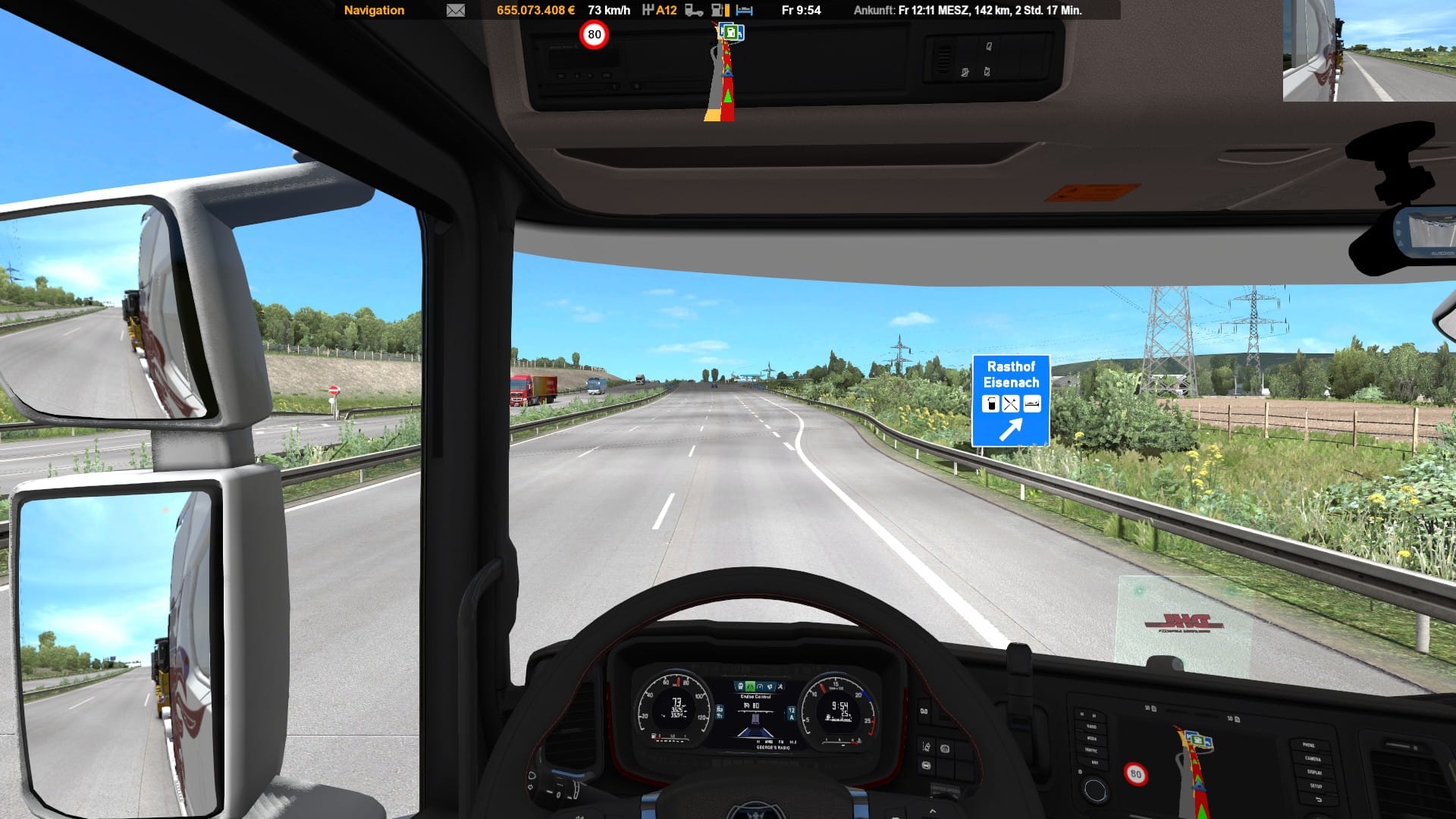Open the Navigation route advisor panel
Screen dimensions: 1456x819
tap(374, 11)
